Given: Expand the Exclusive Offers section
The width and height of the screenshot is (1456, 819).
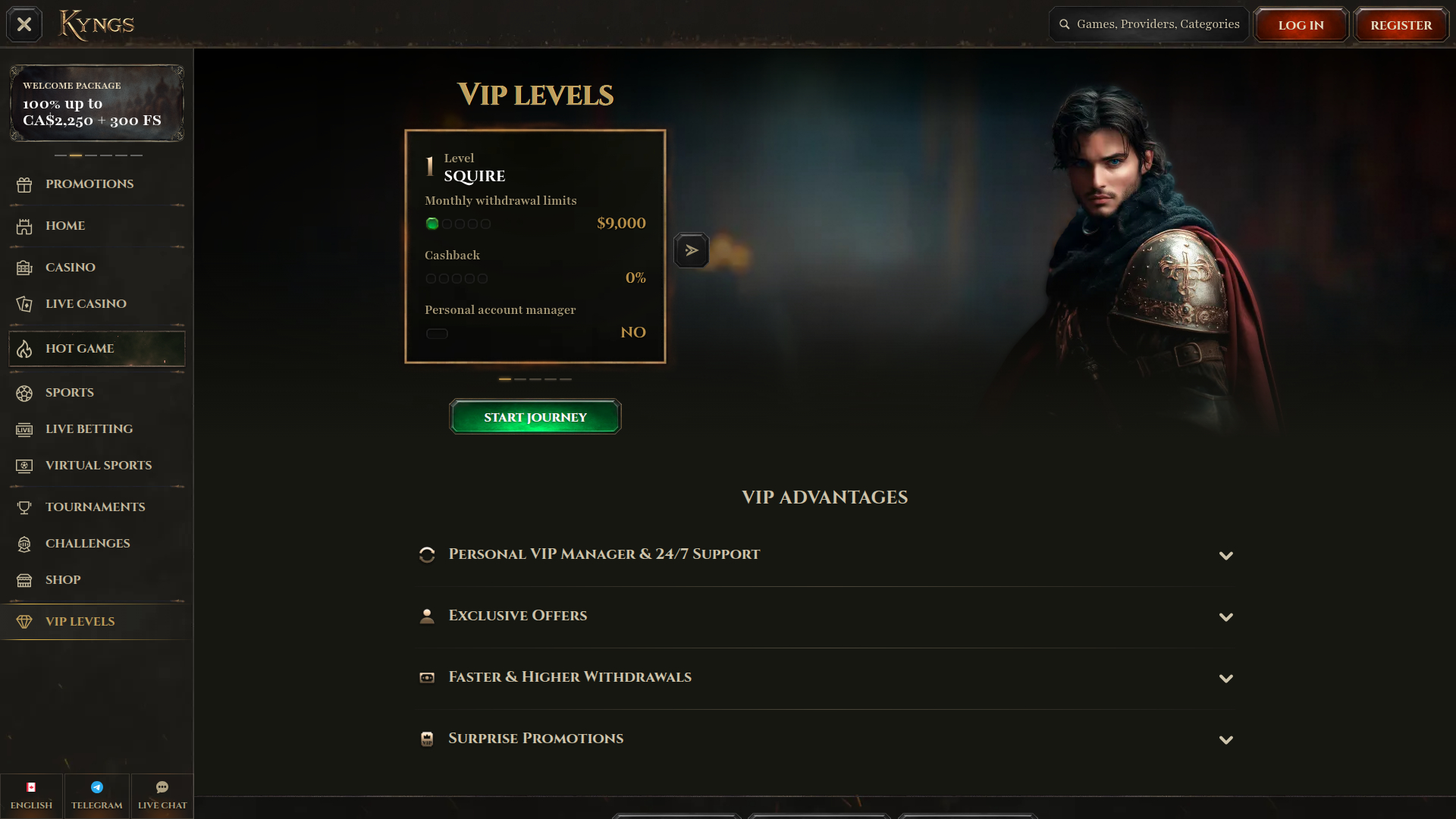Looking at the screenshot, I should [x=1226, y=617].
